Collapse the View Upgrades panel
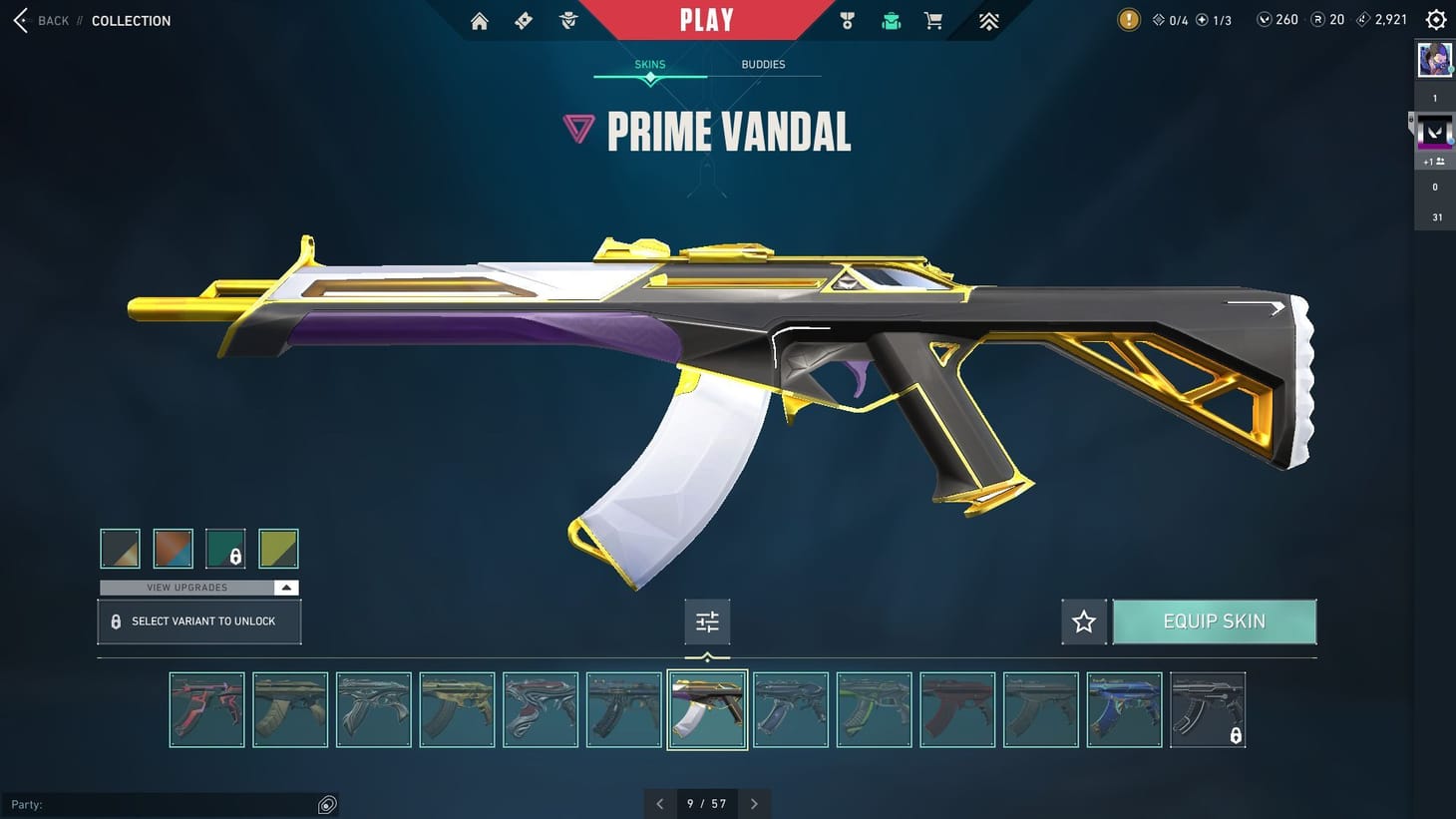 (x=285, y=587)
